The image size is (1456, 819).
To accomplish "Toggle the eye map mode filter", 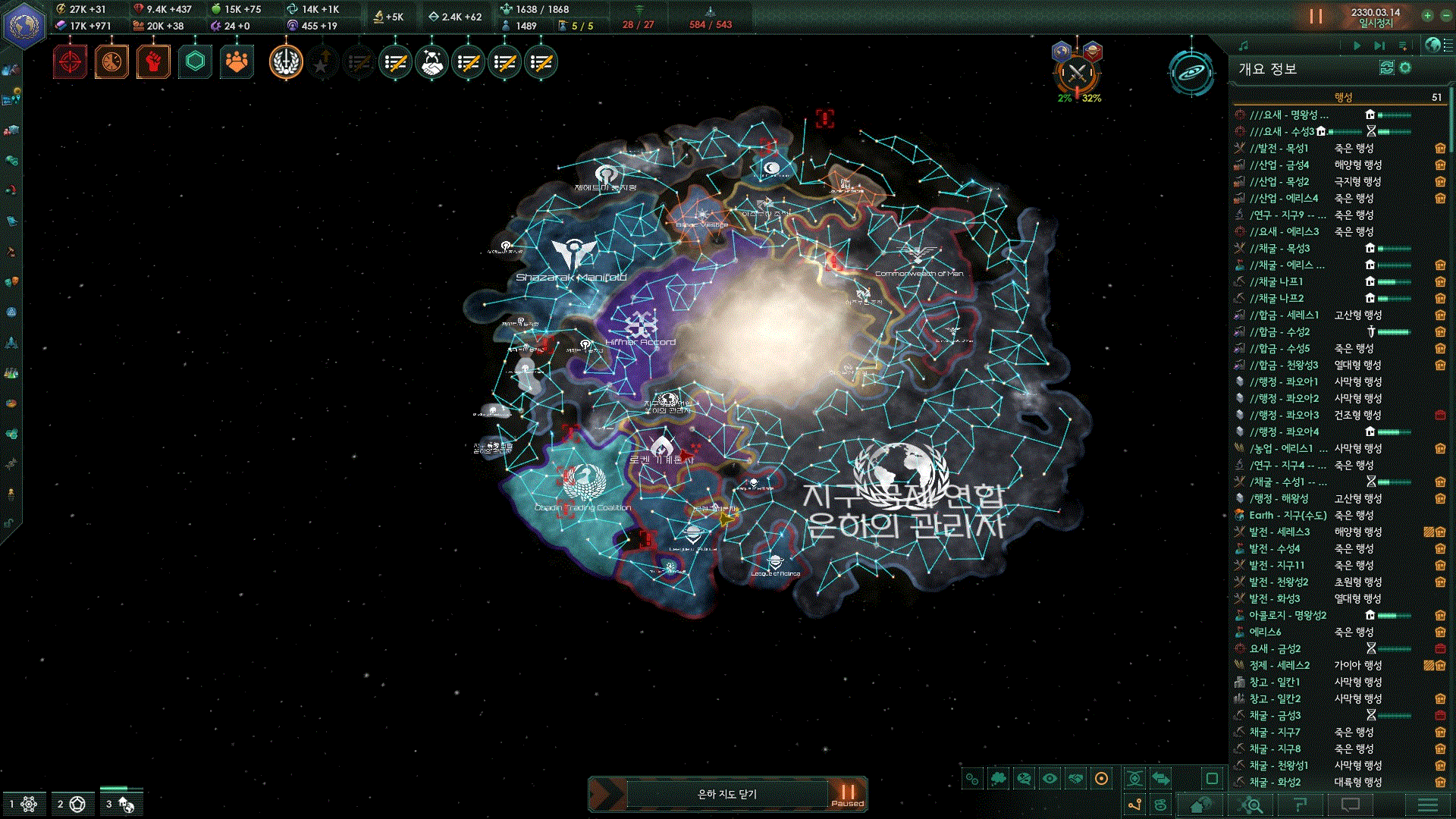I will [x=1050, y=779].
